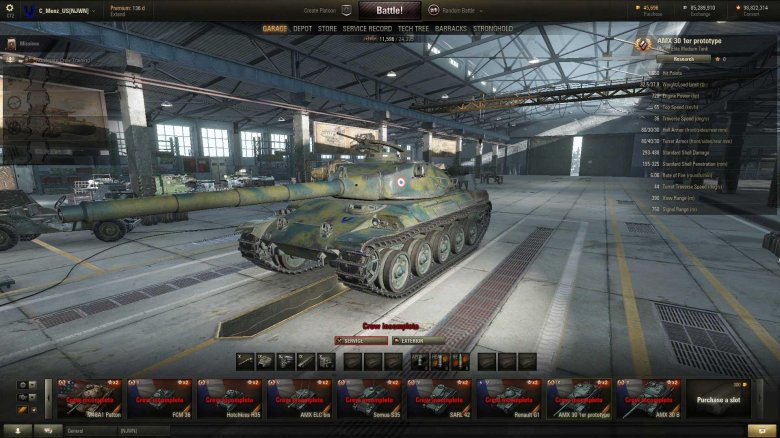View the Service Record tab
Viewport: 780px width, 438px height.
coord(367,29)
